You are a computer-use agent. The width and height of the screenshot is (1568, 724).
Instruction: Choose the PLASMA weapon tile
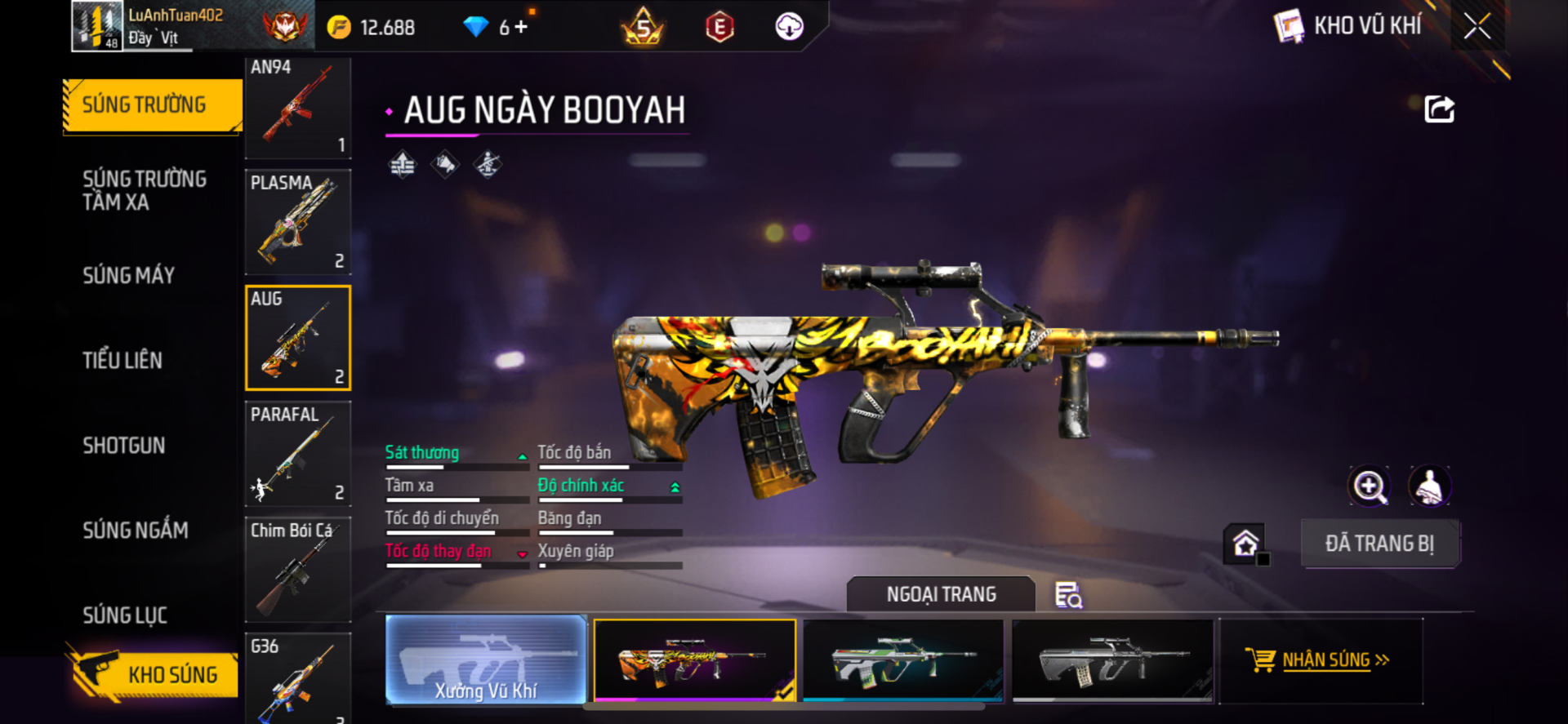(298, 222)
